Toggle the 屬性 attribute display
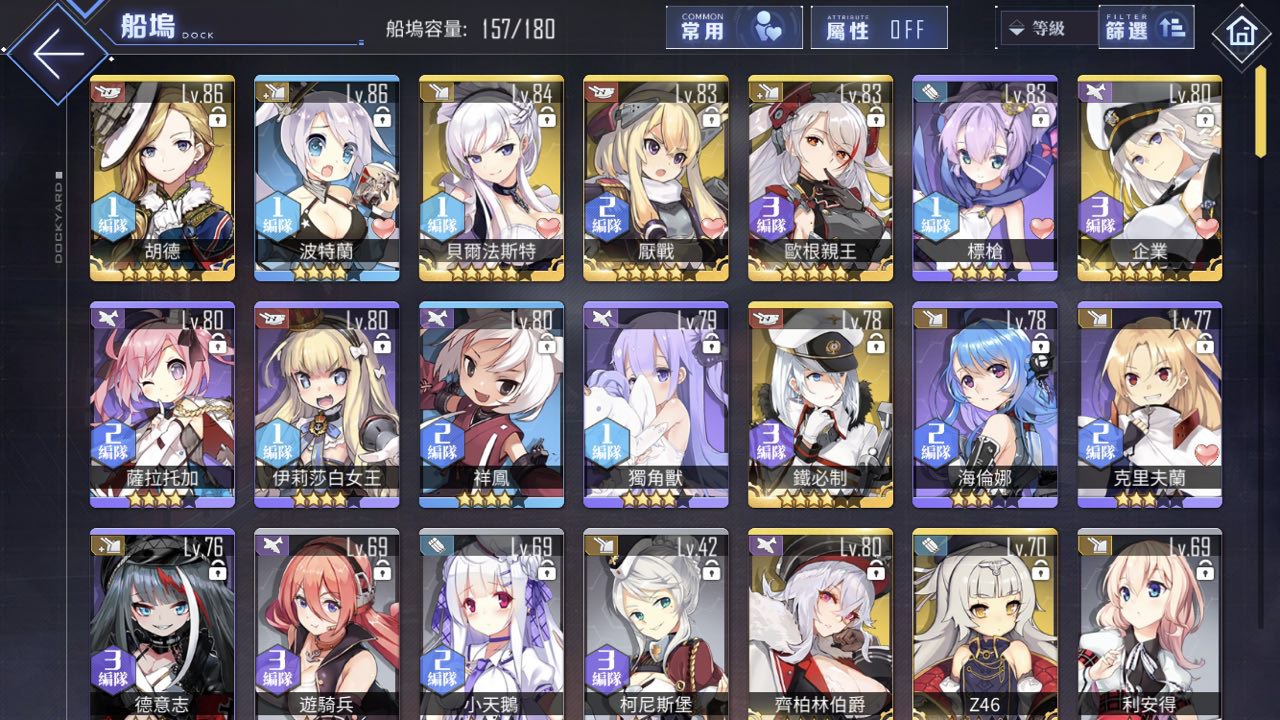The image size is (1280, 720). pos(879,29)
